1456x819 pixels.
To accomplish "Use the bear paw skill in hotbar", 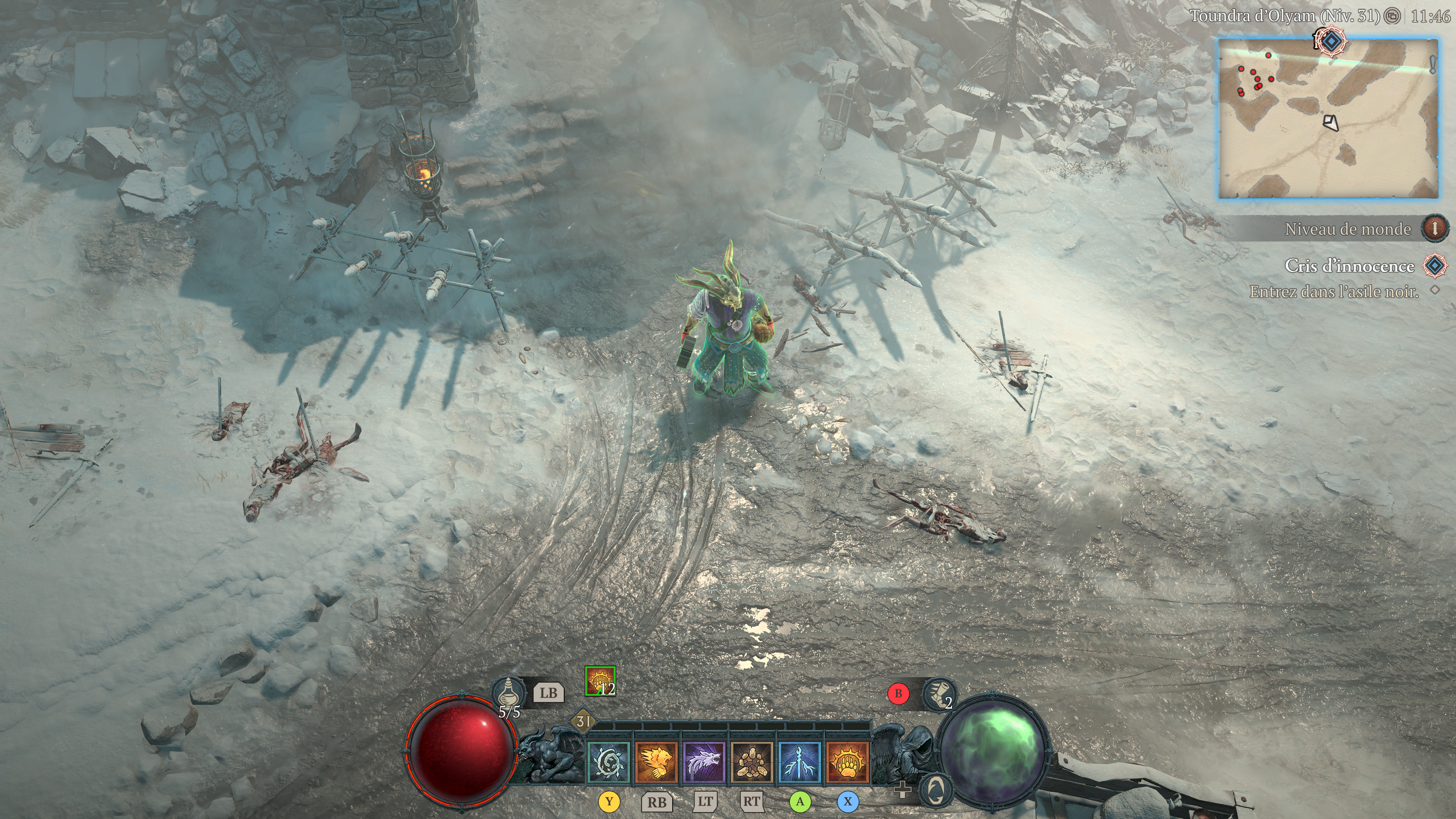I will (847, 763).
